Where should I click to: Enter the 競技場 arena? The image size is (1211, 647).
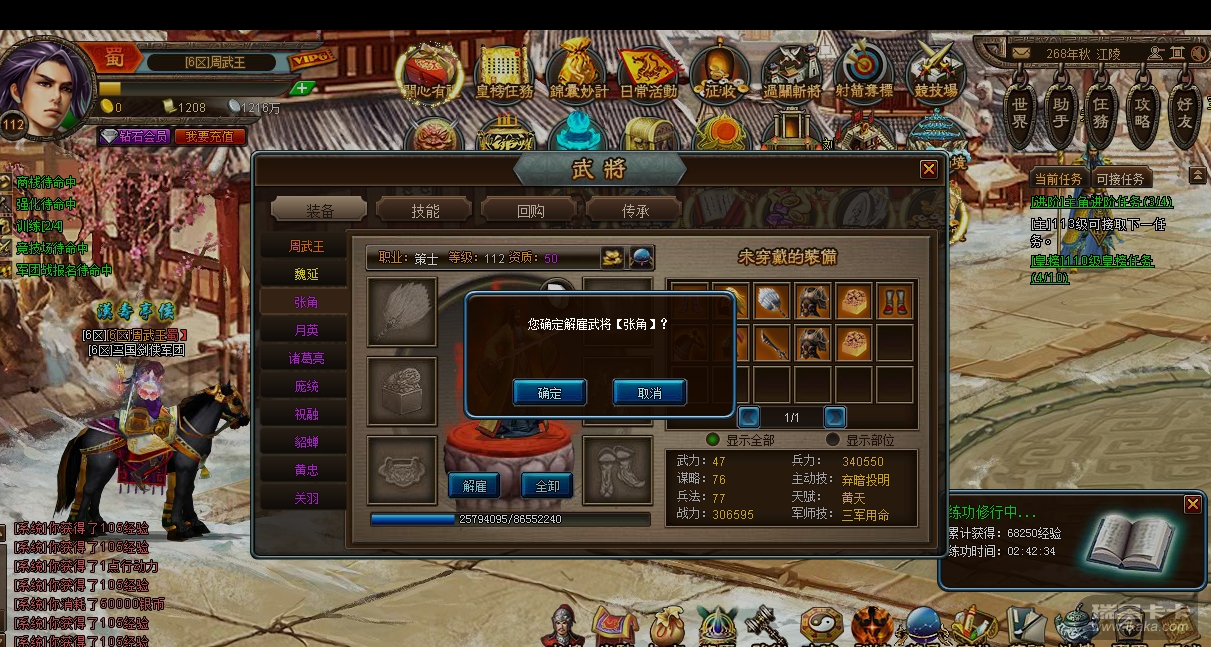[x=934, y=72]
